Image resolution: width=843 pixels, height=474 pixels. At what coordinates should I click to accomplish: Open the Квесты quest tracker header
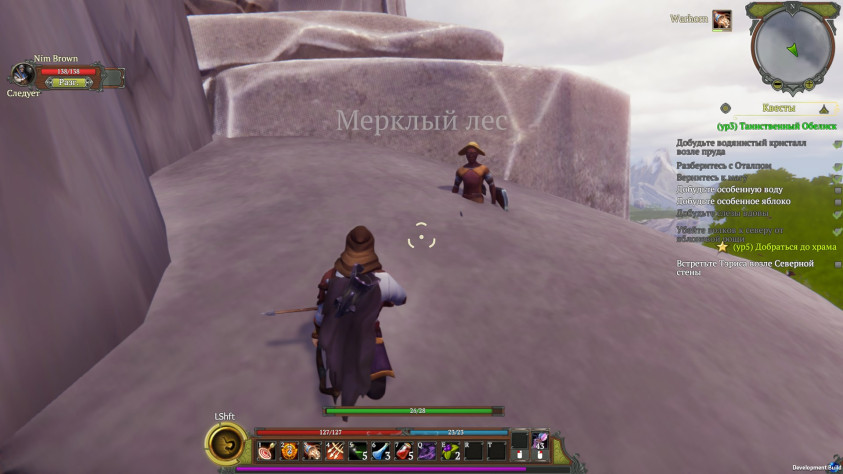click(x=779, y=107)
